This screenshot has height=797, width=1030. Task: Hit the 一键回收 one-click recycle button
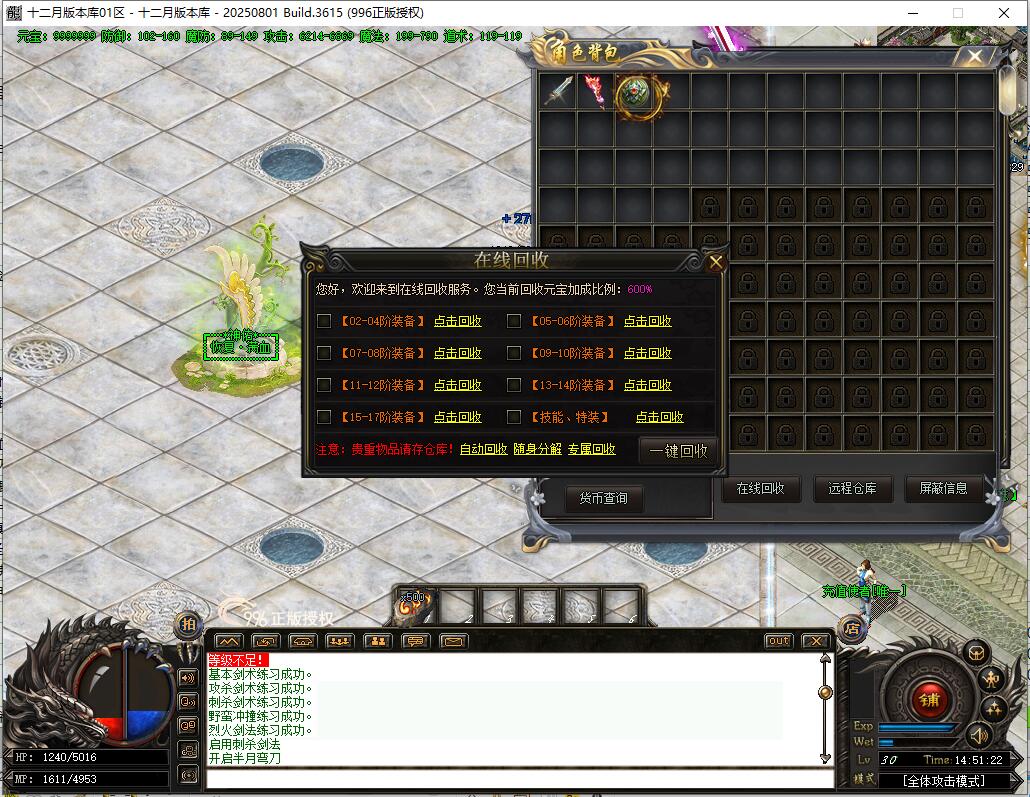tap(678, 451)
